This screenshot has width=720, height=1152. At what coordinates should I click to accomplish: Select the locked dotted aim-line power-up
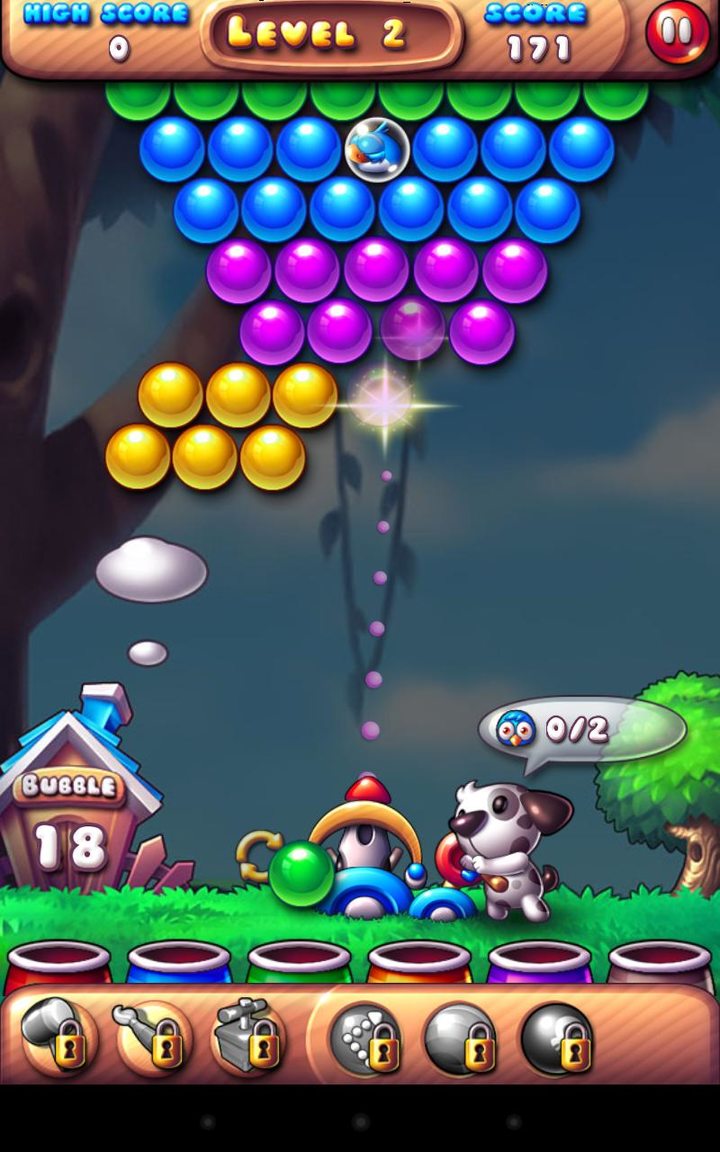tap(366, 1038)
